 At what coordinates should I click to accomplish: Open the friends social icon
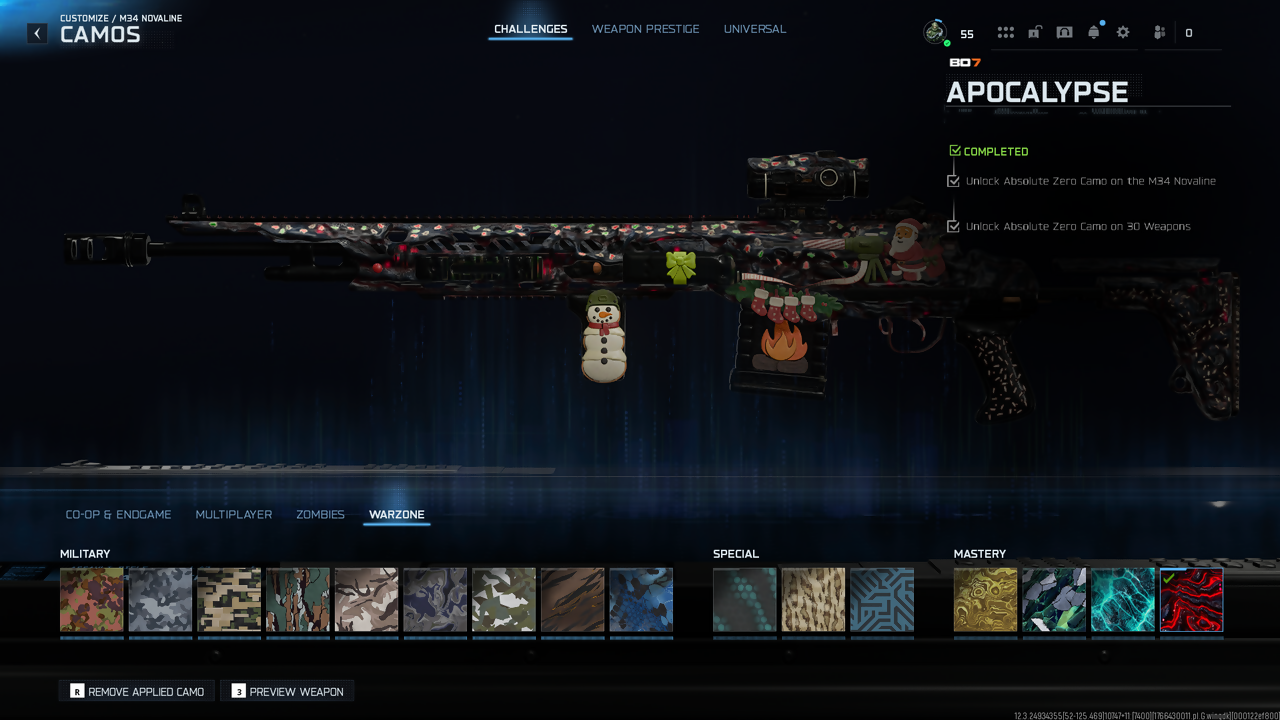pyautogui.click(x=1159, y=33)
